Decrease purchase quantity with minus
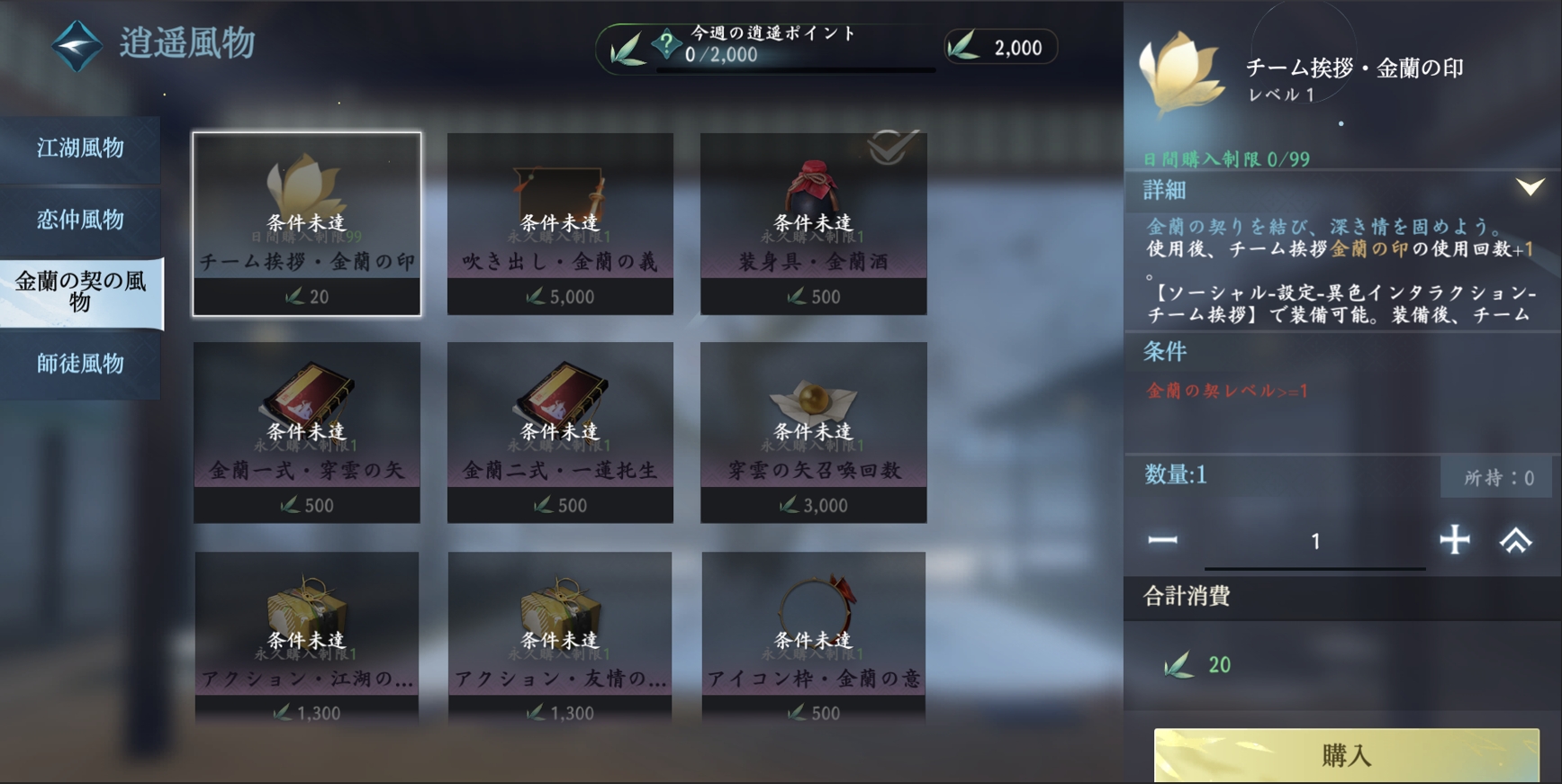The height and width of the screenshot is (784, 1562). point(1162,540)
